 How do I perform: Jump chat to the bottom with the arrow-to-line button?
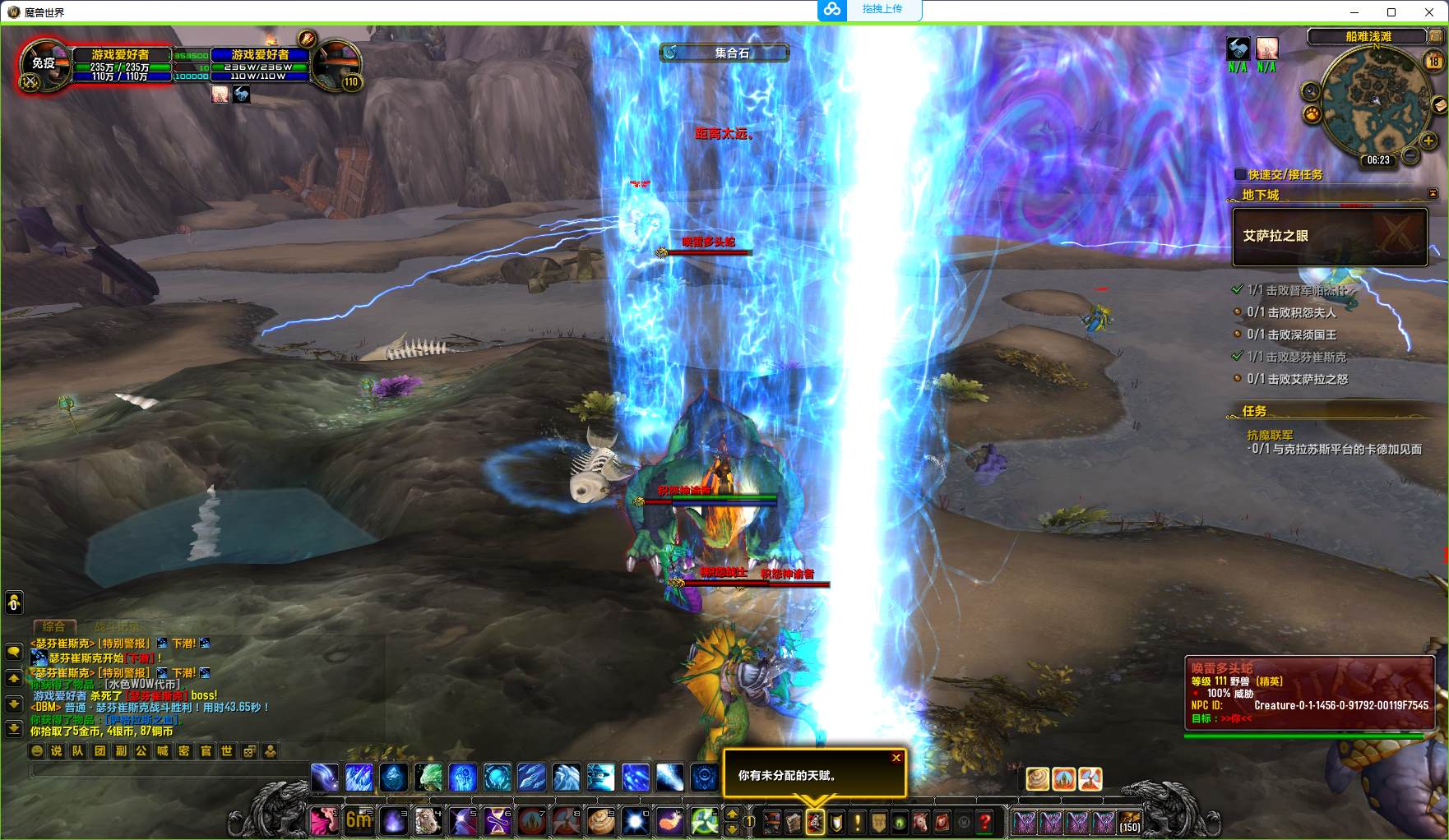[x=14, y=728]
